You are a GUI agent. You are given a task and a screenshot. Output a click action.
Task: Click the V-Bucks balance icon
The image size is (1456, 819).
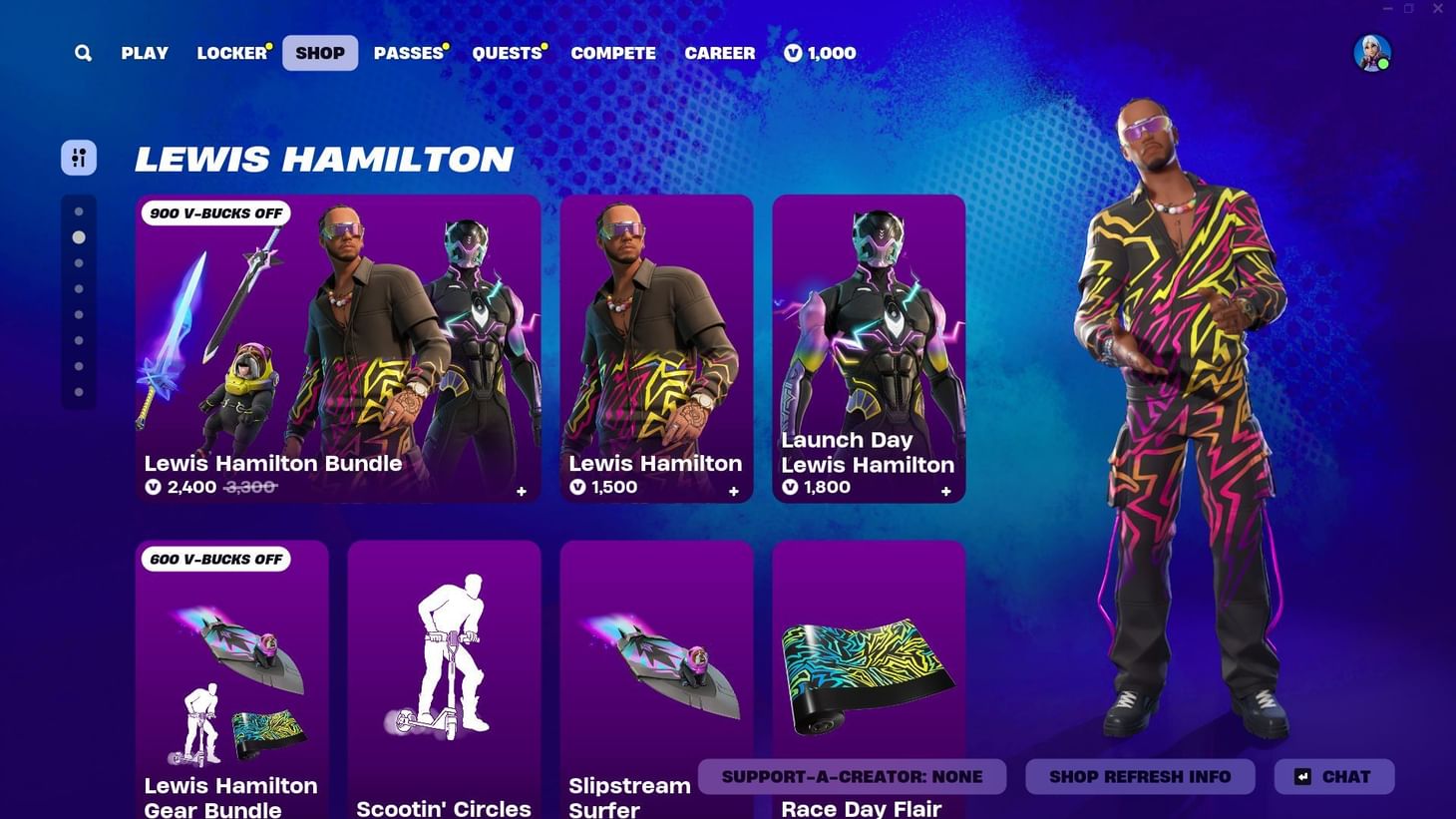pyautogui.click(x=793, y=53)
